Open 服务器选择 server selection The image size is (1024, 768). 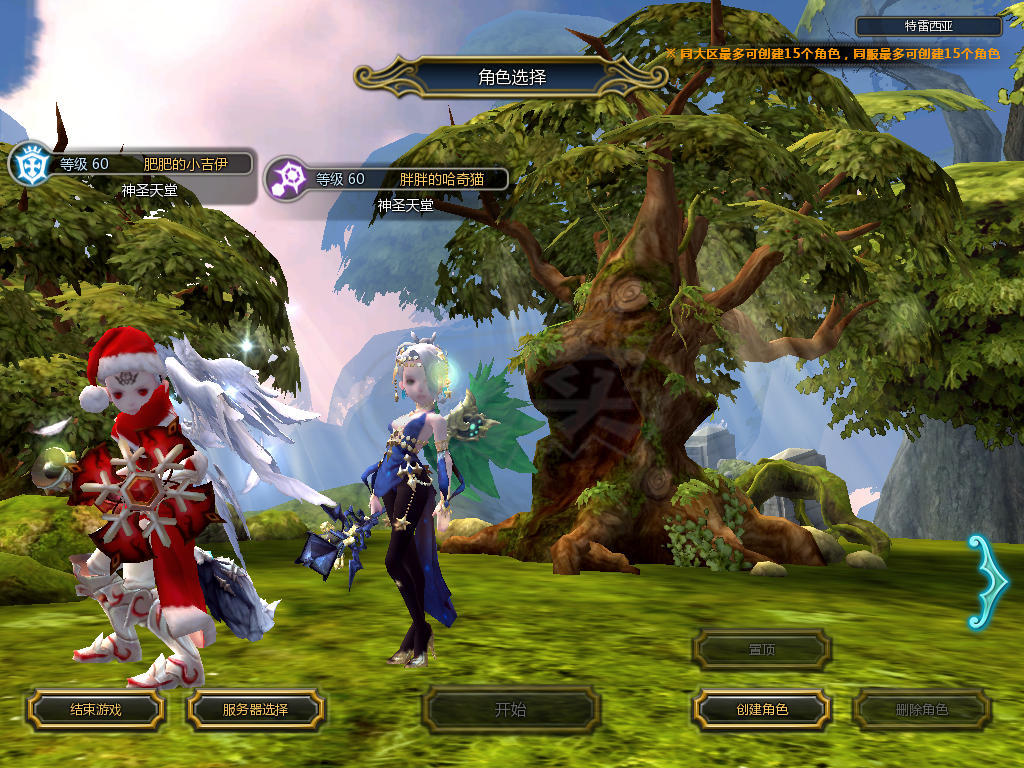coord(255,710)
